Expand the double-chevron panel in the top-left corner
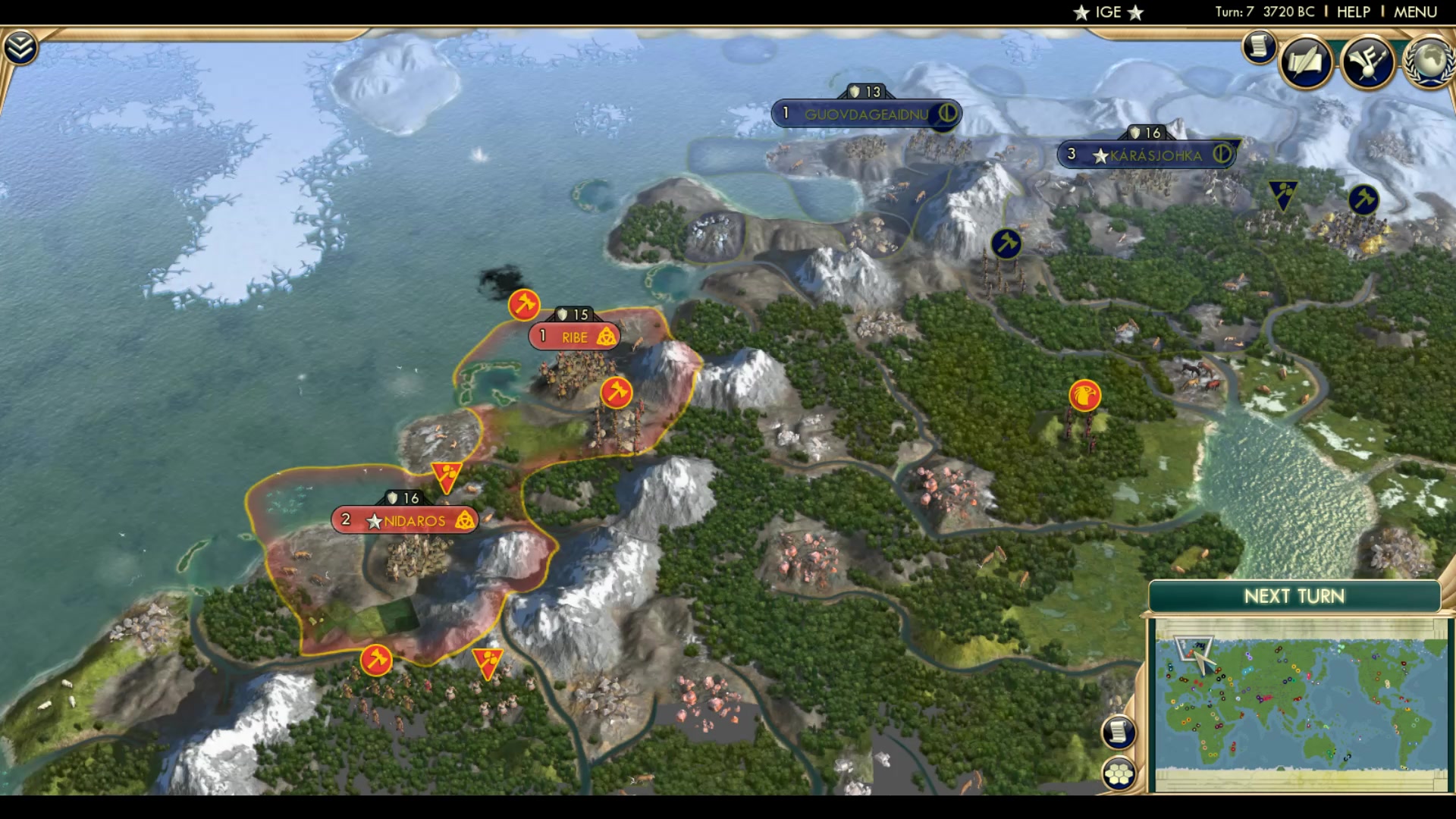1456x819 pixels. click(21, 45)
